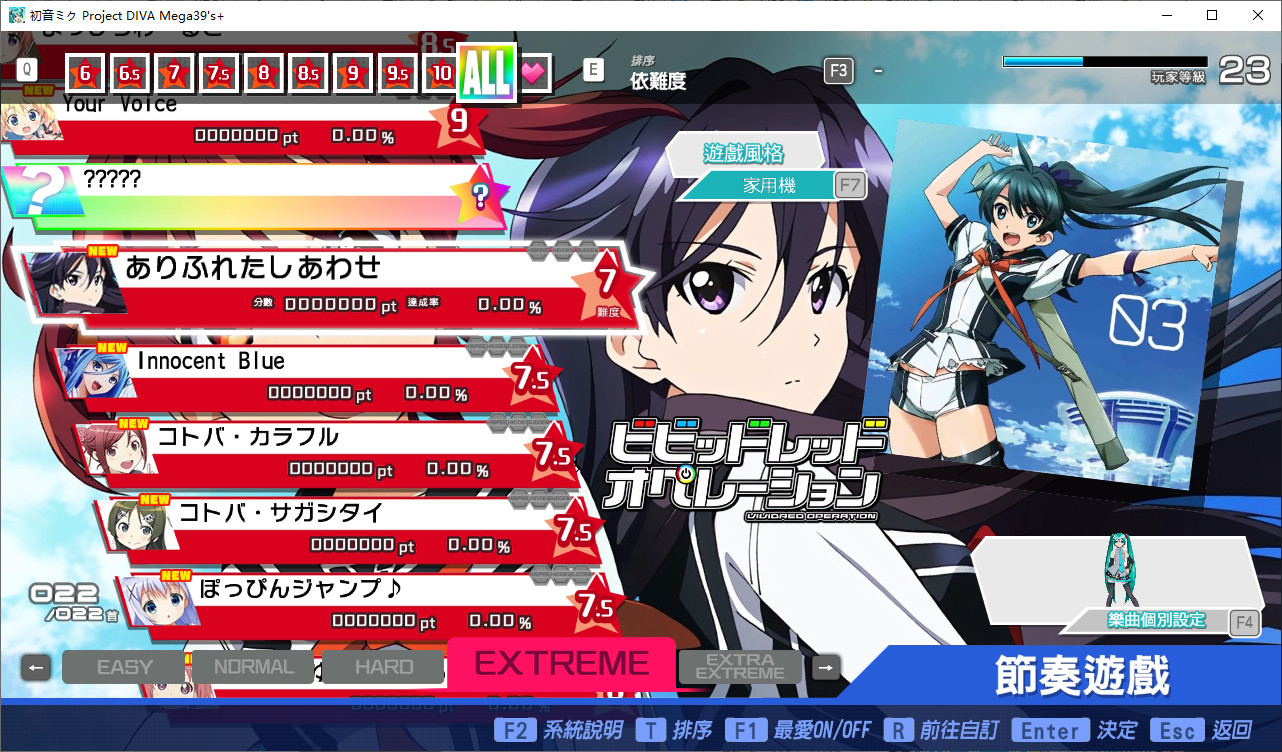The image size is (1282, 752).
Task: Click the player level progress bar
Action: (x=1103, y=61)
